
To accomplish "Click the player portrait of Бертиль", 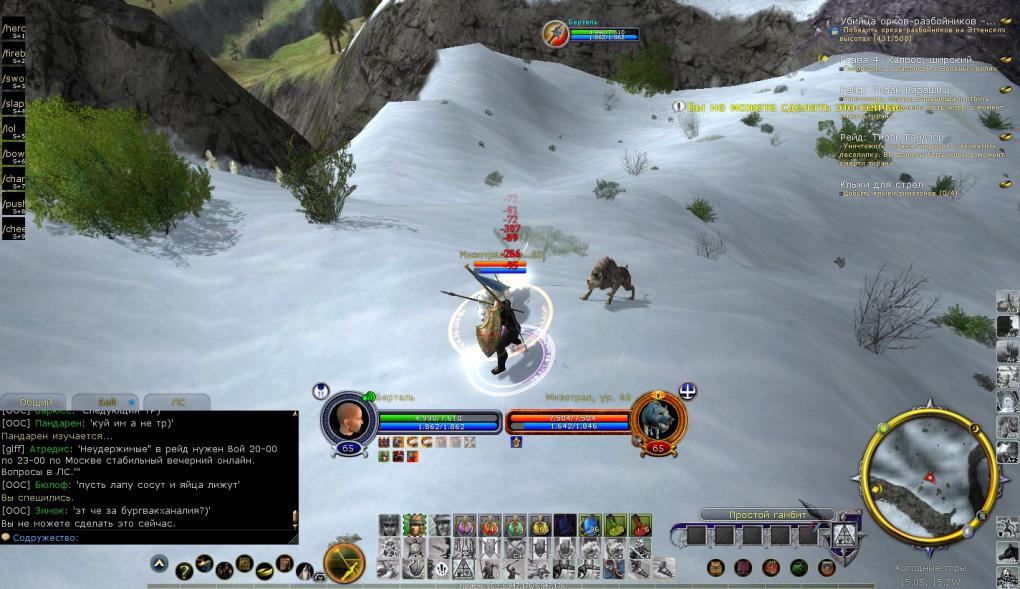I will tap(348, 420).
